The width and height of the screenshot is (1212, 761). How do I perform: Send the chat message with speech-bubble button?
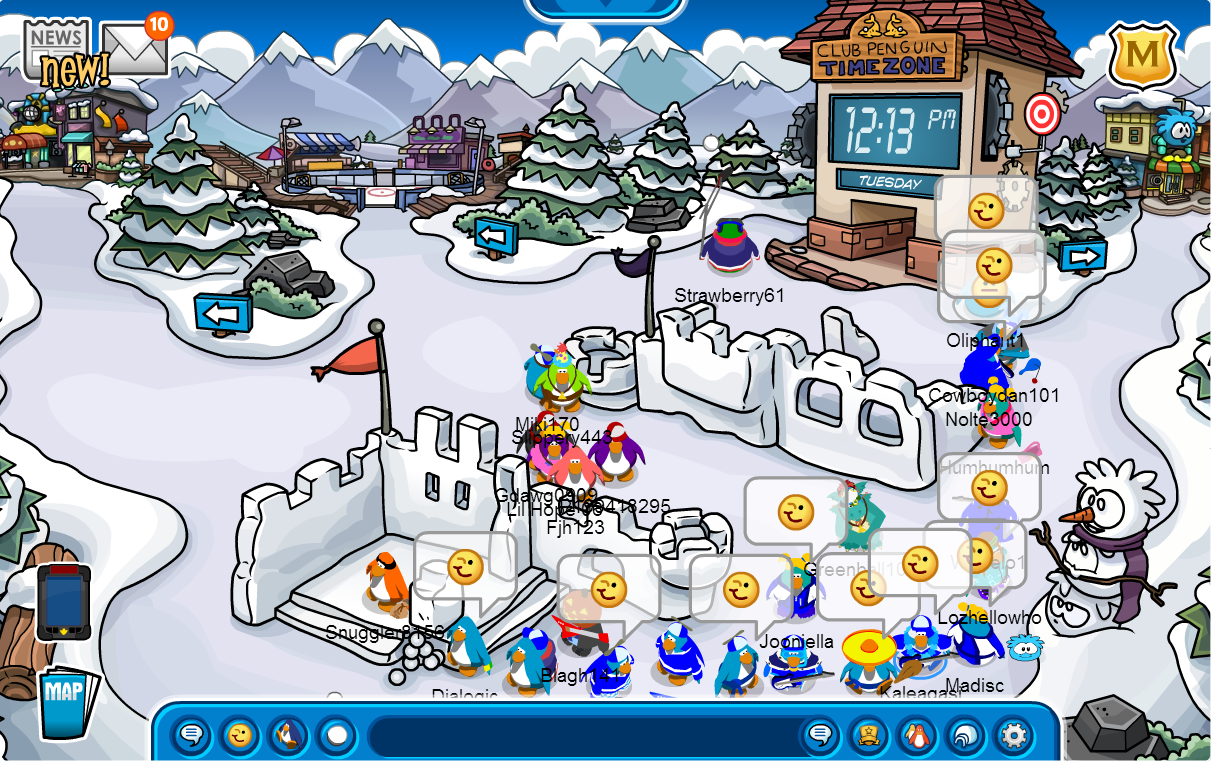[820, 736]
